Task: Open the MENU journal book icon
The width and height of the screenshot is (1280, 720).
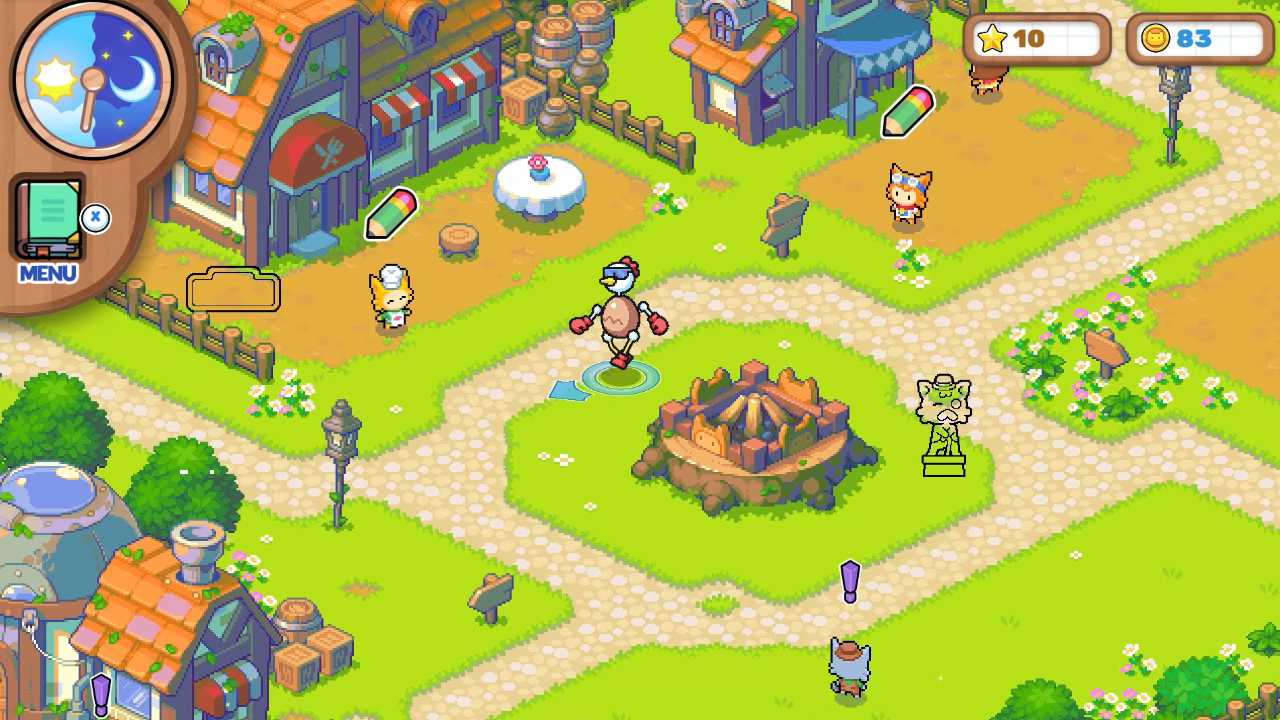Action: (48, 218)
